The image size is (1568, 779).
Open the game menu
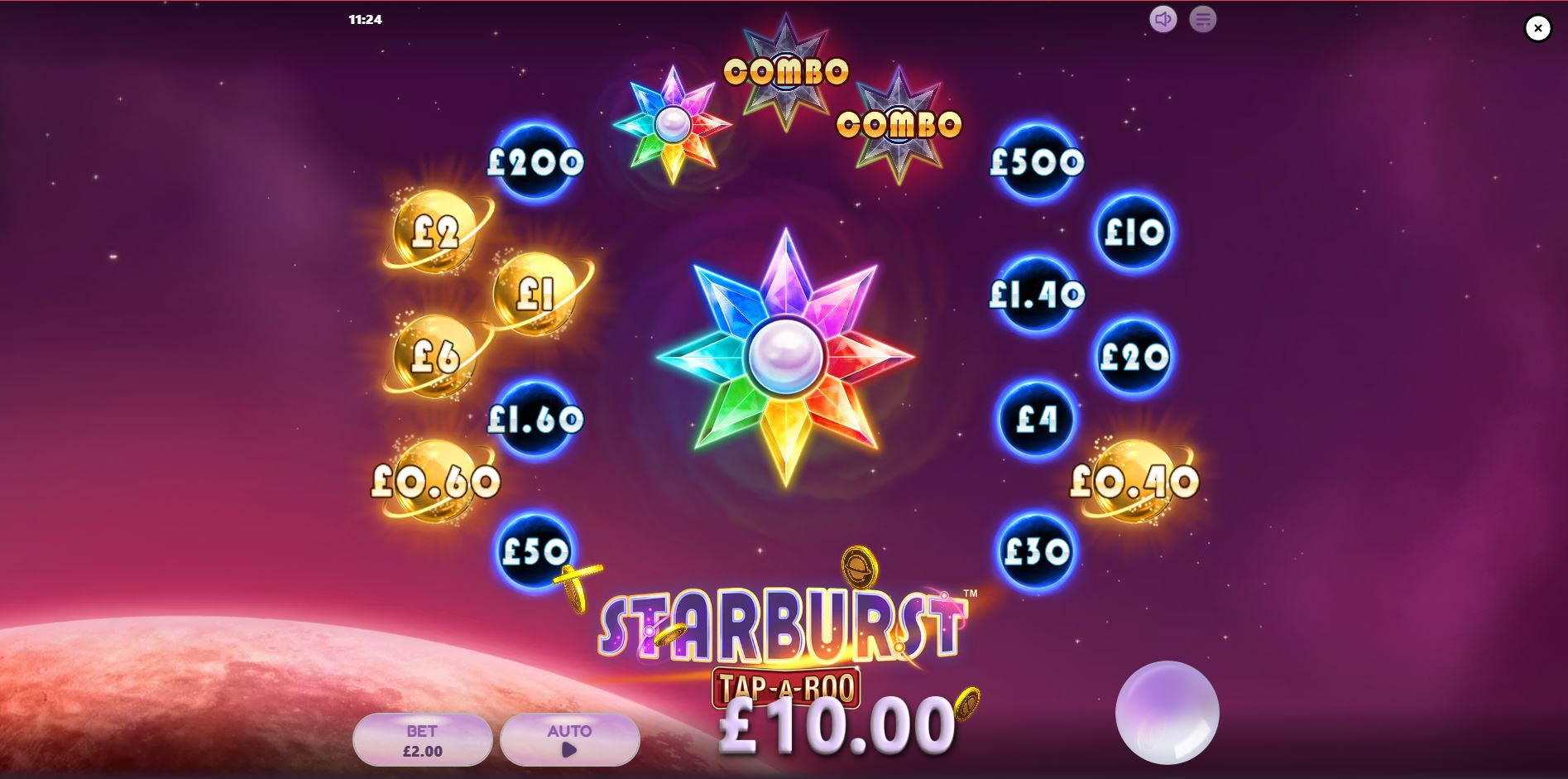point(1201,20)
